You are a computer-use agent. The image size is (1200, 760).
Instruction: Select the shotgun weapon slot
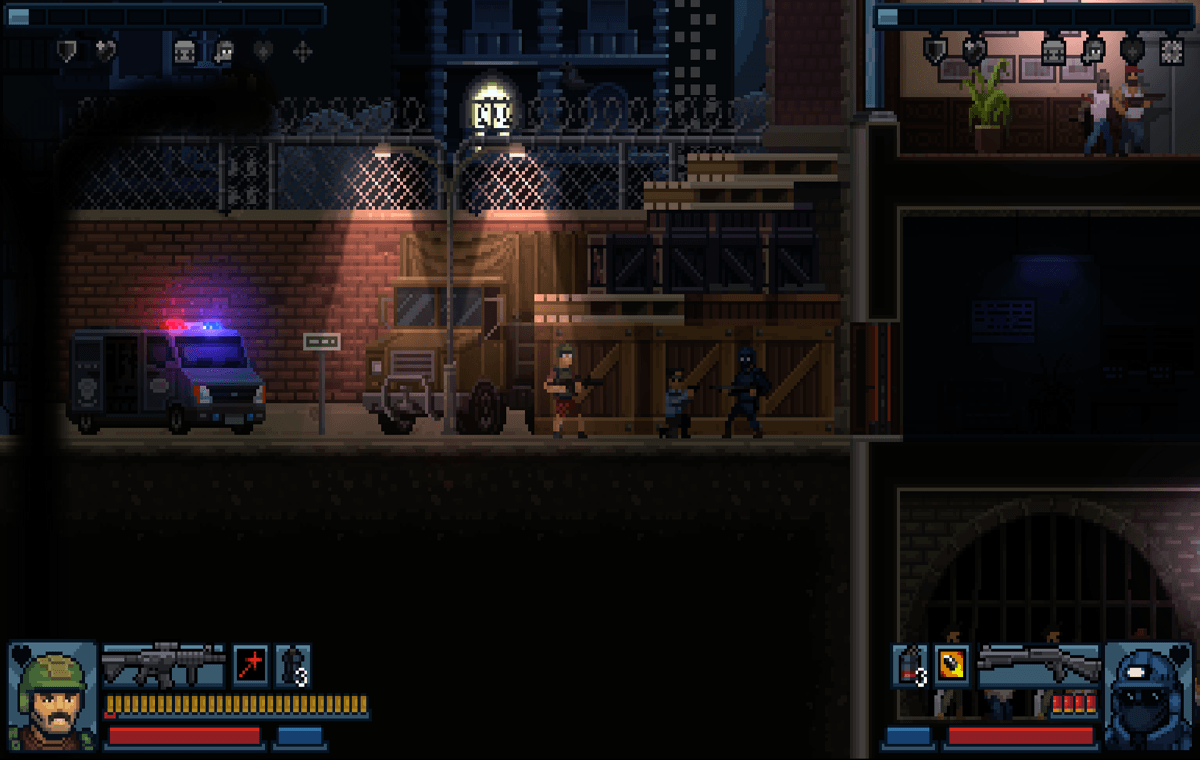point(1037,662)
